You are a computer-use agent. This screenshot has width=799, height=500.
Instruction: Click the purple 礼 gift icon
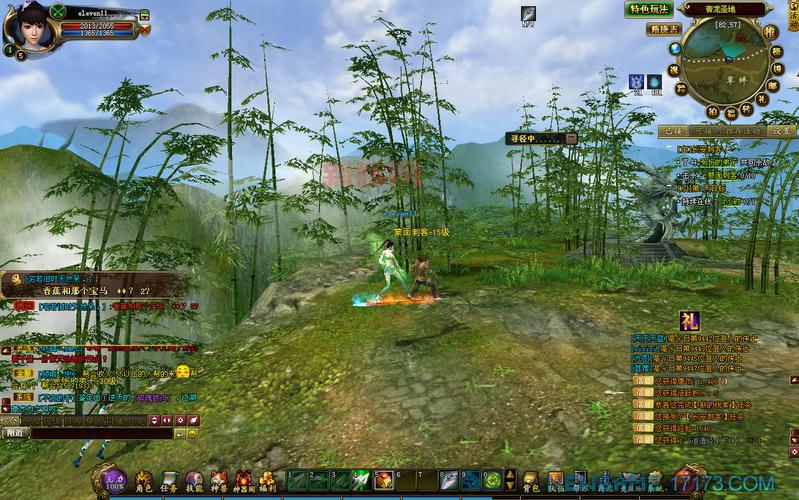click(691, 321)
